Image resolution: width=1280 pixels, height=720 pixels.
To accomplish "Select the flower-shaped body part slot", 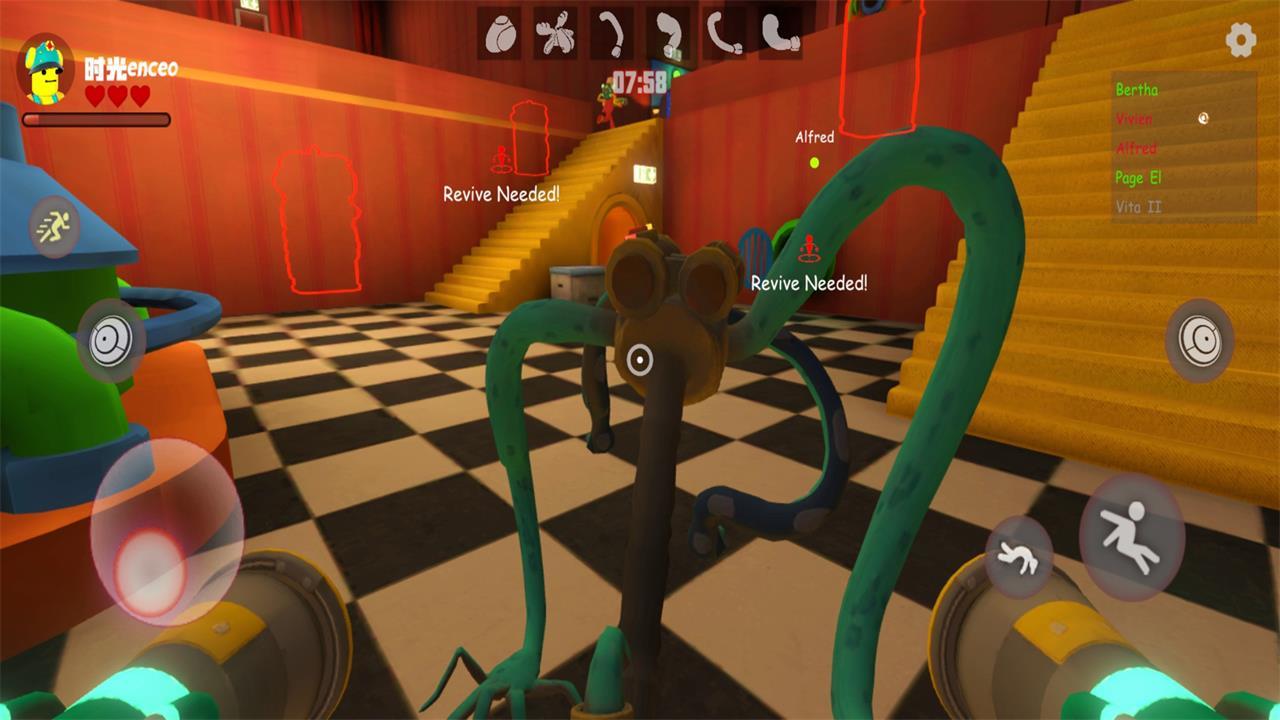I will coord(555,35).
